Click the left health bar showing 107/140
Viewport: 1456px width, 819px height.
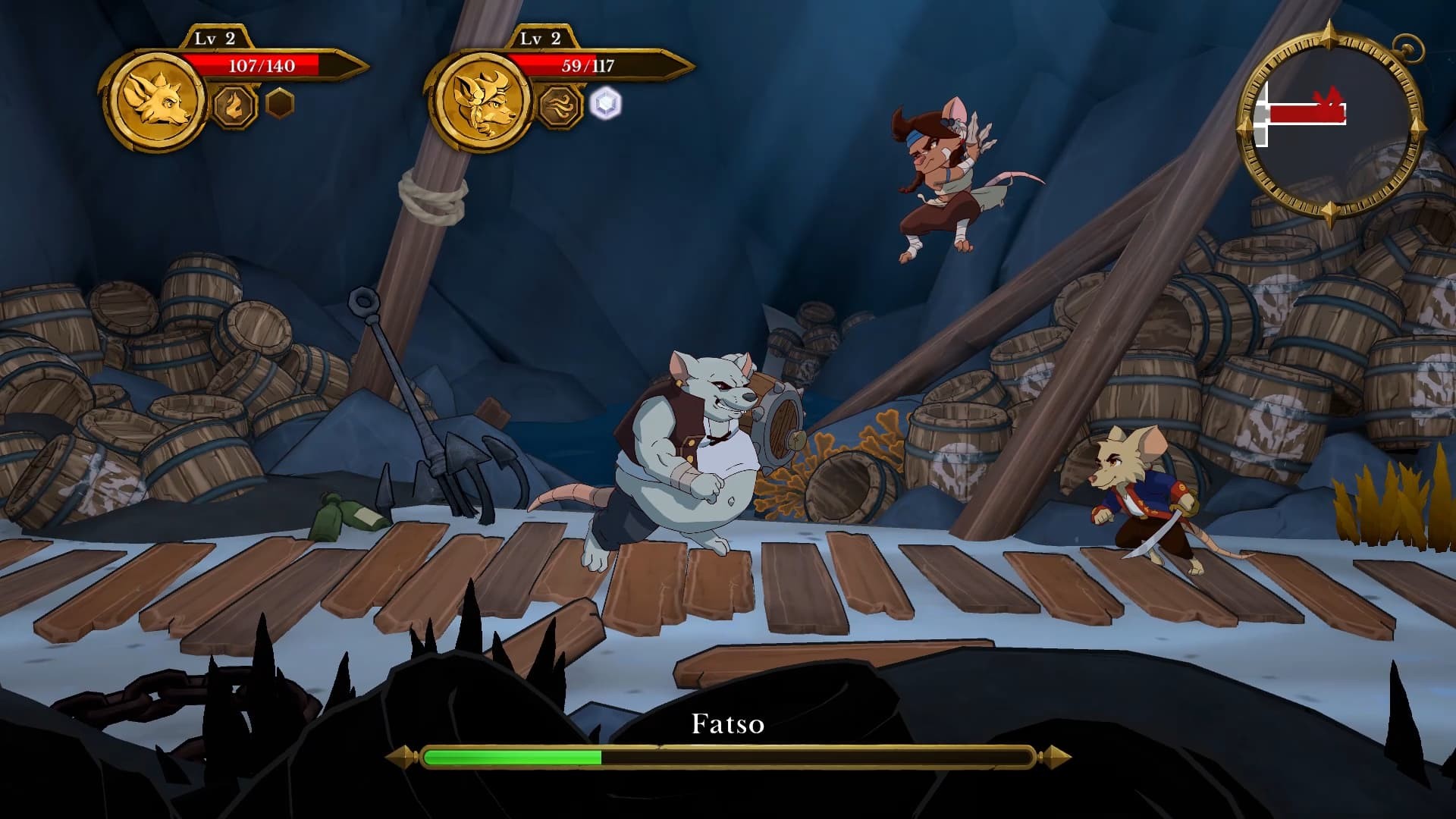click(262, 67)
